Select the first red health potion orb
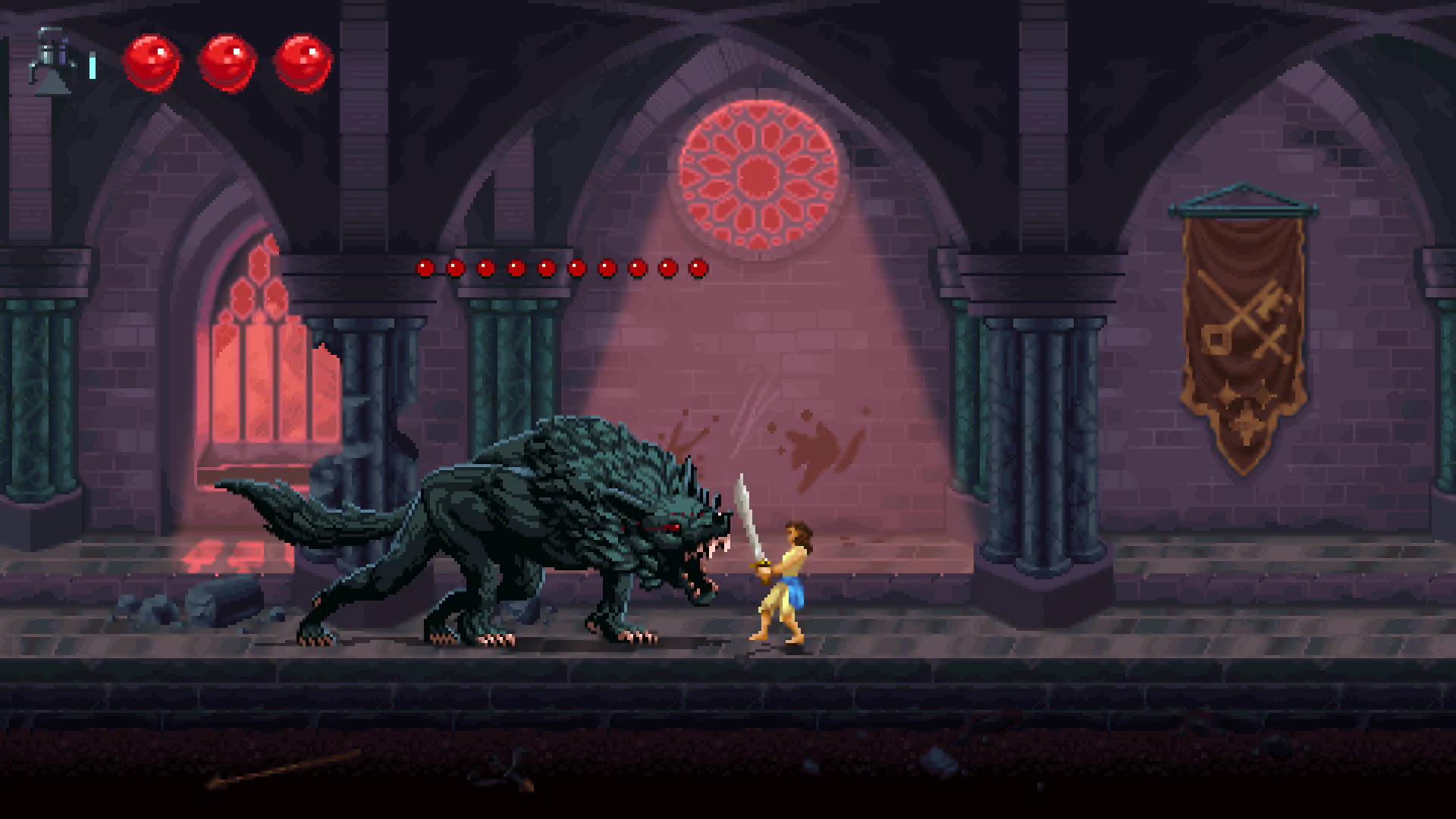 152,64
